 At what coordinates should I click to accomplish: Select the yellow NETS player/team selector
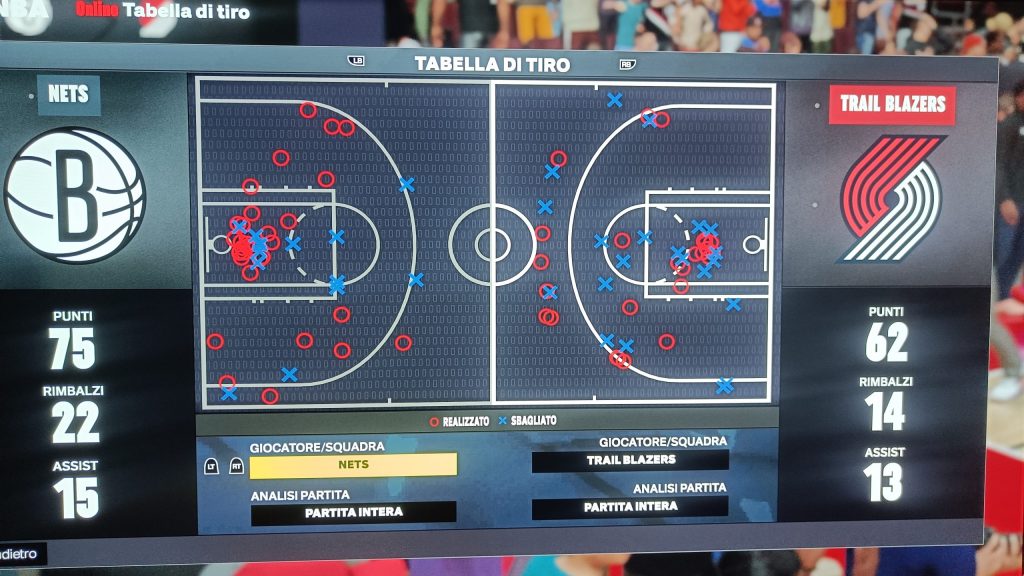pyautogui.click(x=353, y=465)
